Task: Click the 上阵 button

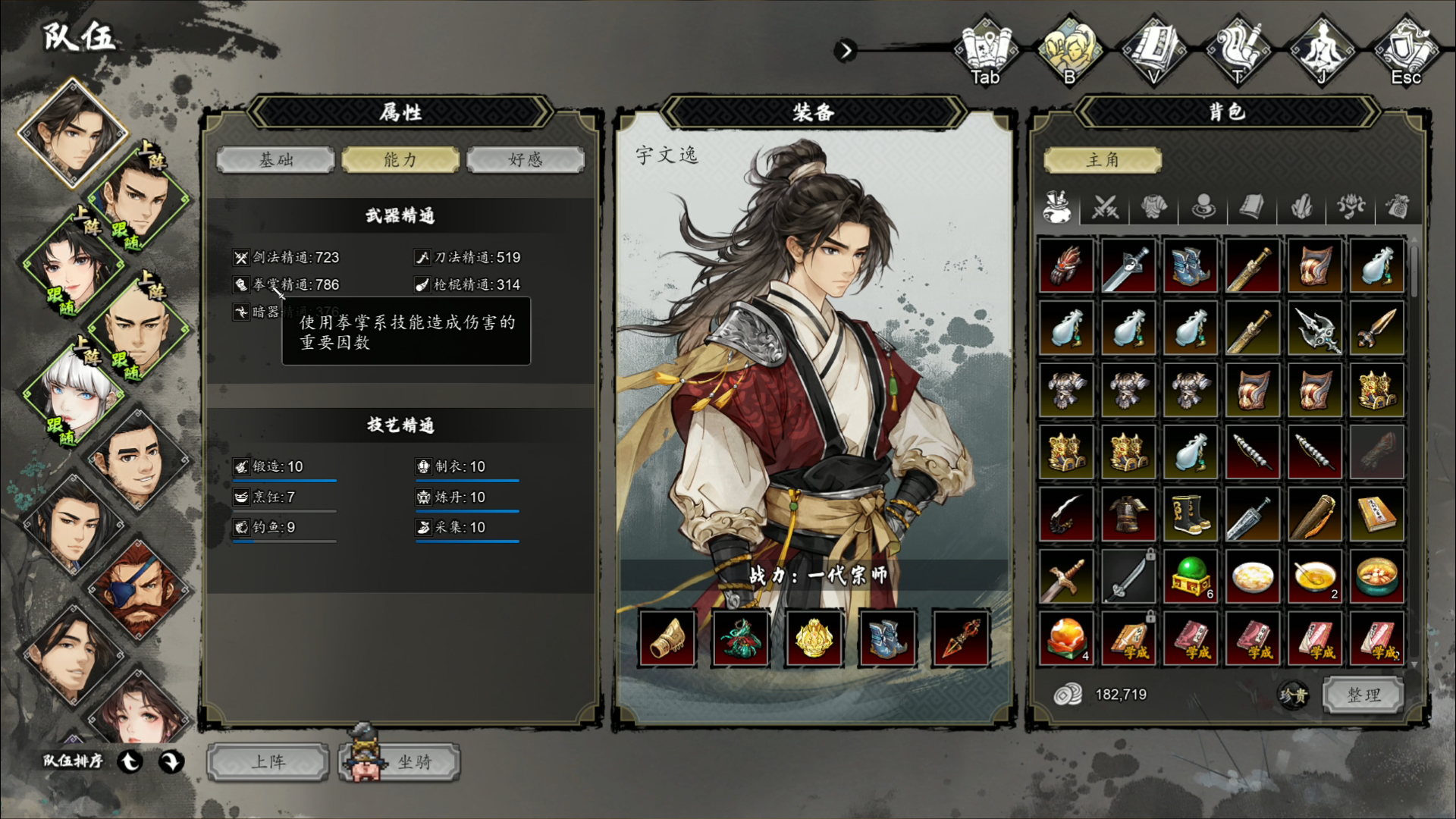Action: (x=268, y=762)
